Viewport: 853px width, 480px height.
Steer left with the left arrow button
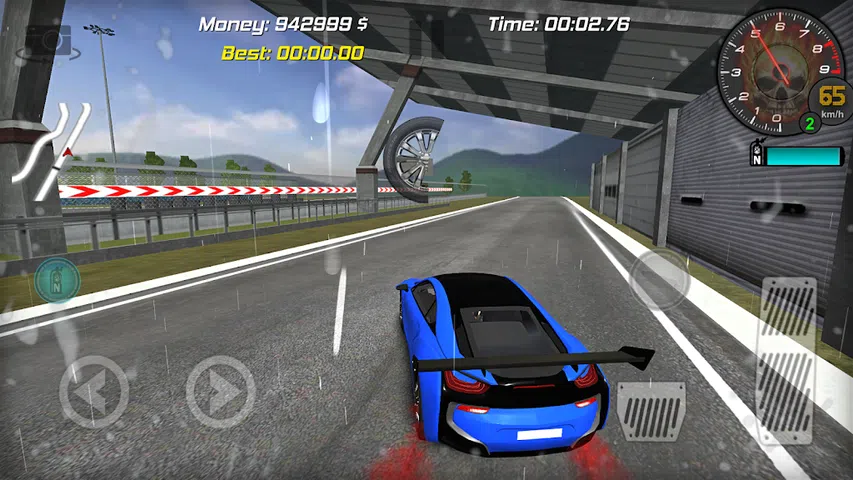click(x=93, y=392)
